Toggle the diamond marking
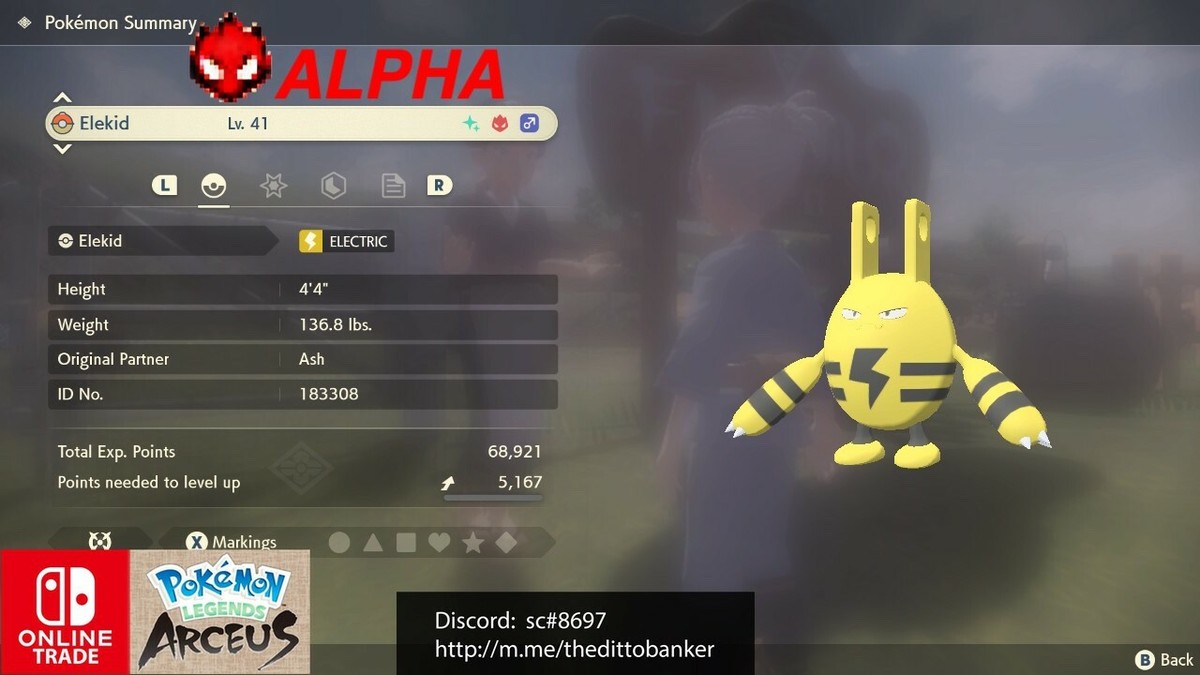The height and width of the screenshot is (675, 1200). [507, 542]
